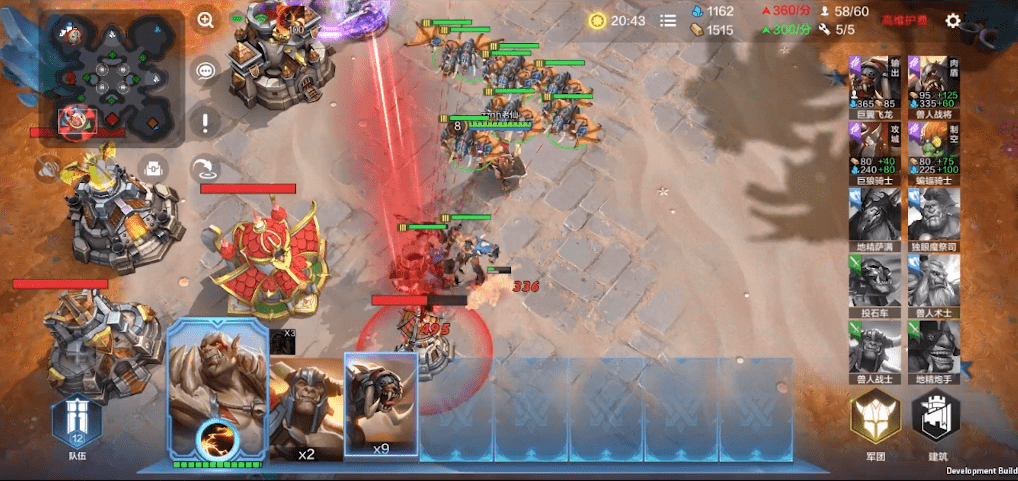Switch to the 军团 legion tab
Viewport: 1018px width, 481px height.
click(x=875, y=425)
